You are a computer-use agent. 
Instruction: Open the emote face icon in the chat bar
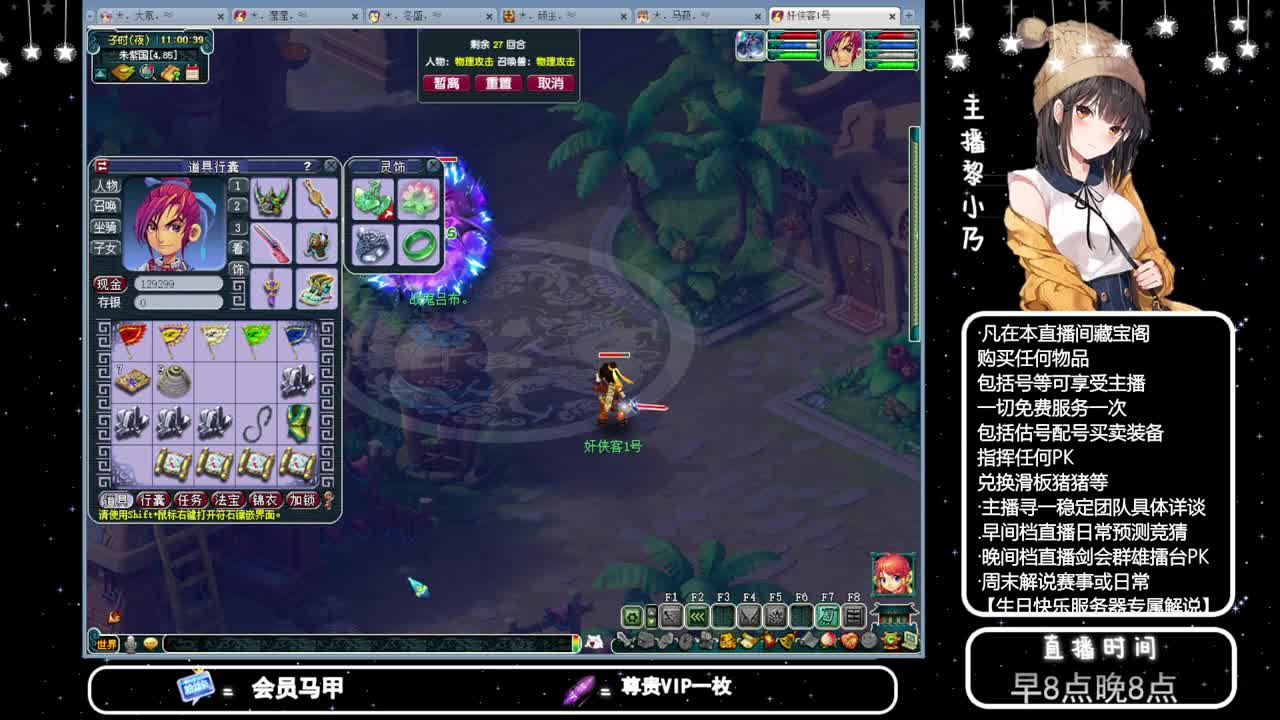(151, 643)
